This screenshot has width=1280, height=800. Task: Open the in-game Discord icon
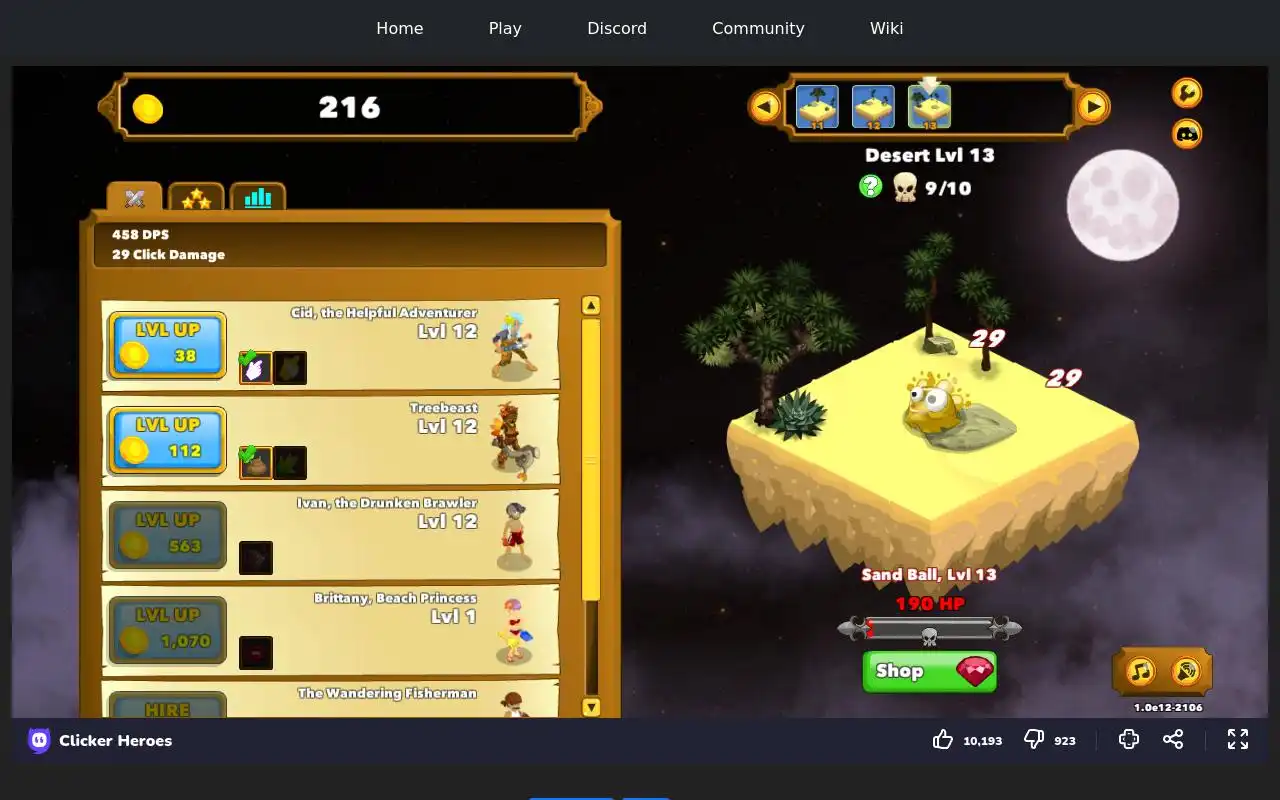(x=1186, y=133)
